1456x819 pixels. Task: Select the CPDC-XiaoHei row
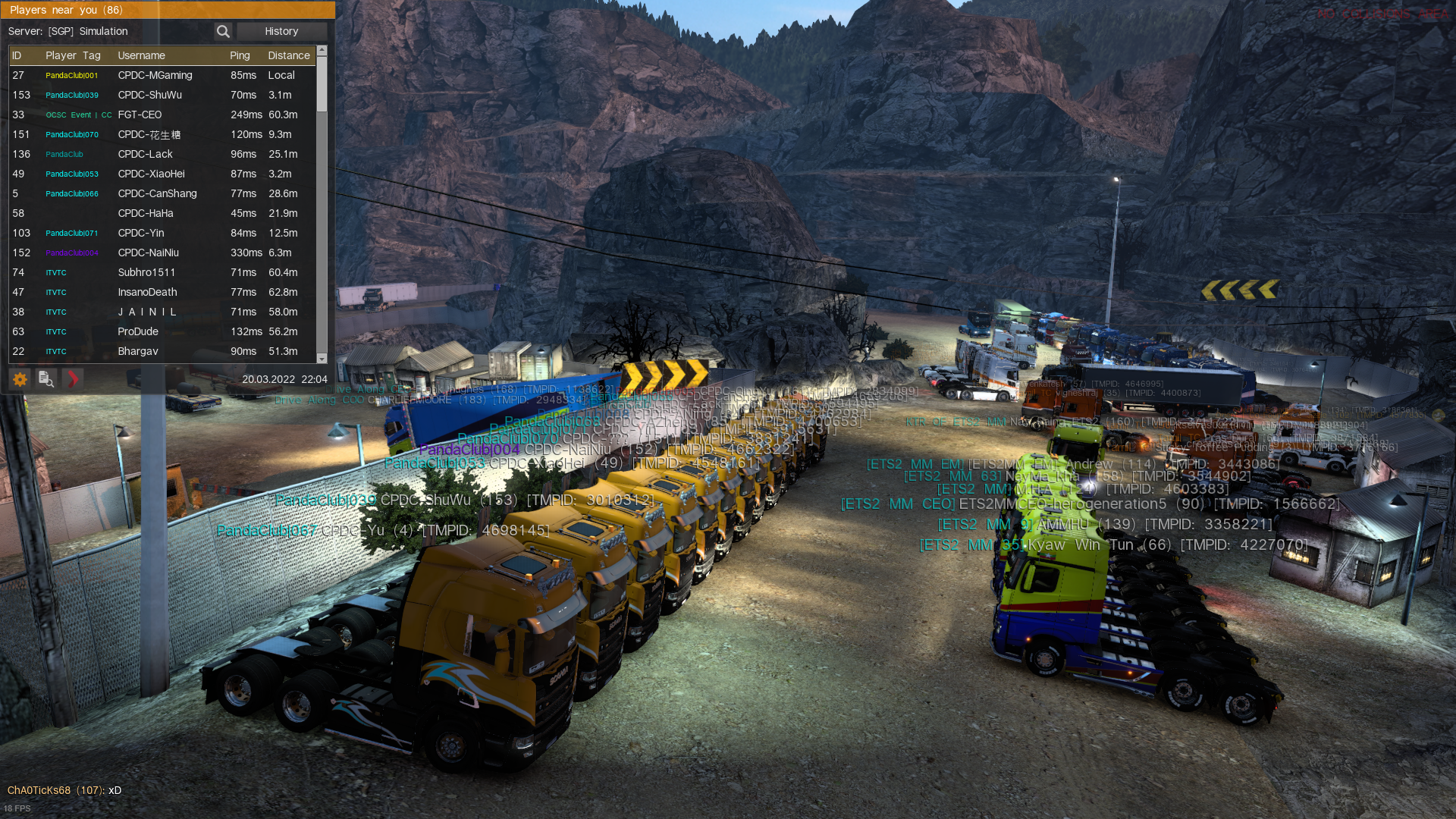[151, 174]
